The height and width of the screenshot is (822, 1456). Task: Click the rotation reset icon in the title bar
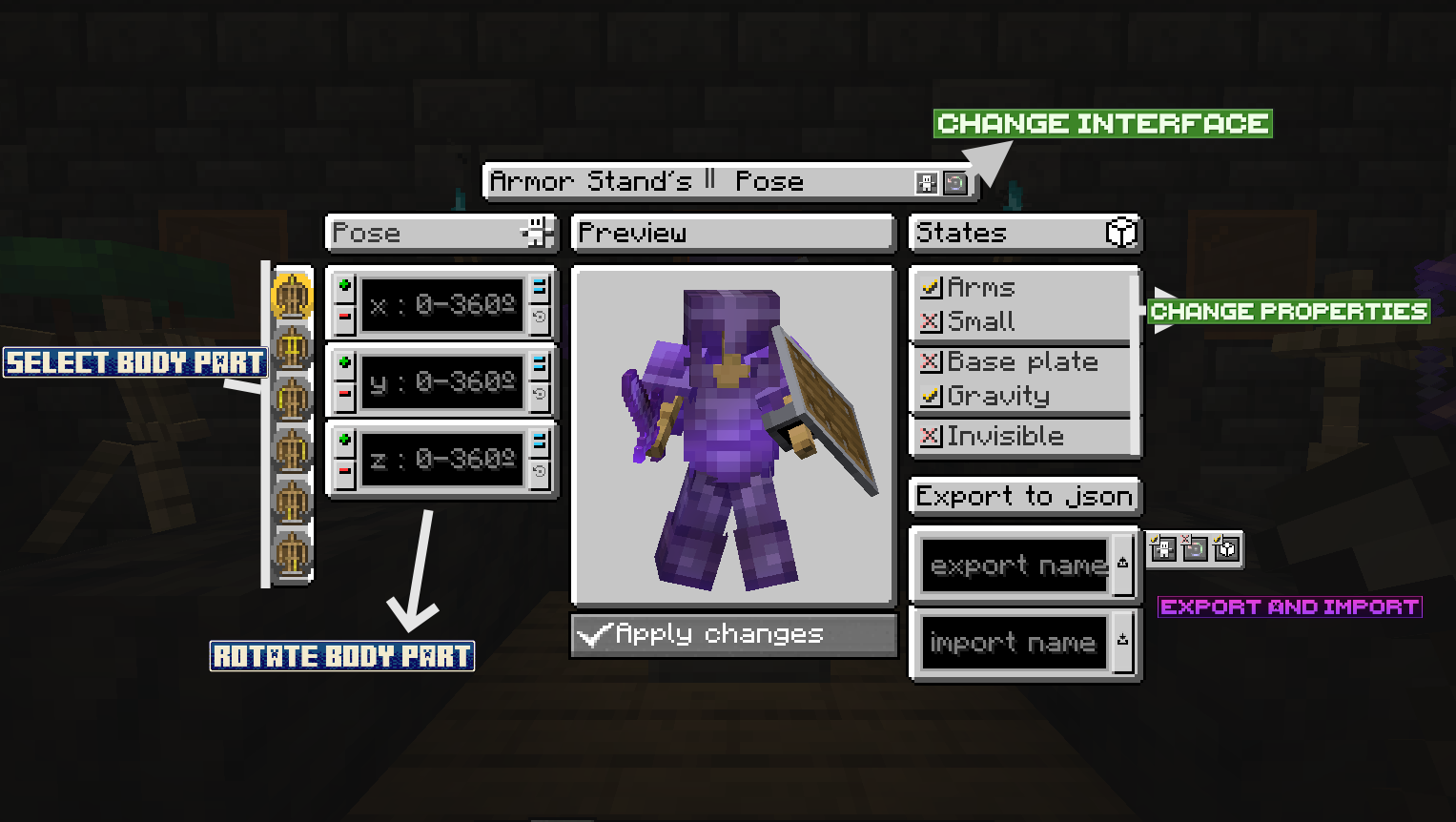coord(954,182)
